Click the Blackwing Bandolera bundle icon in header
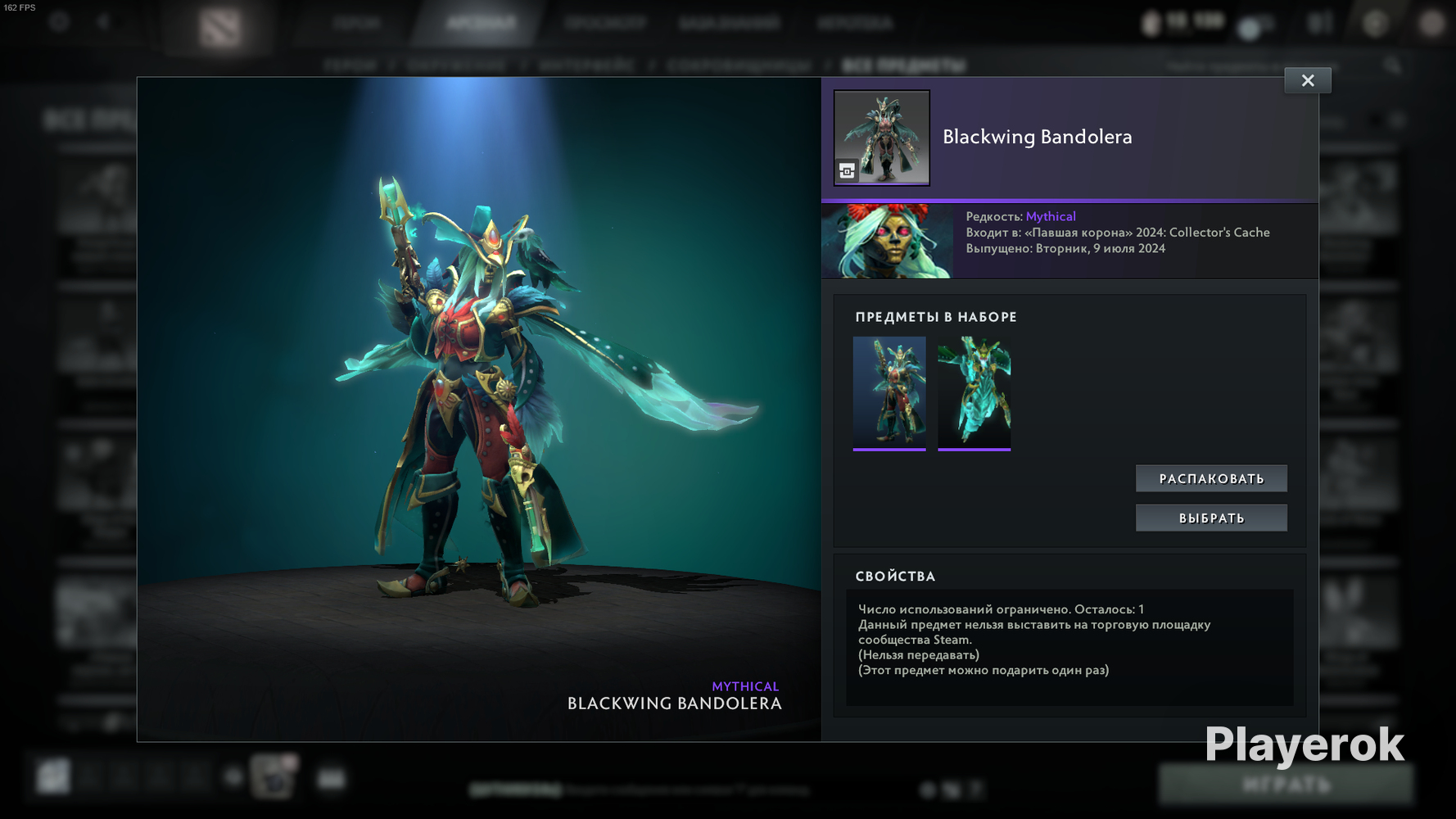Viewport: 1456px width, 819px height. click(881, 138)
